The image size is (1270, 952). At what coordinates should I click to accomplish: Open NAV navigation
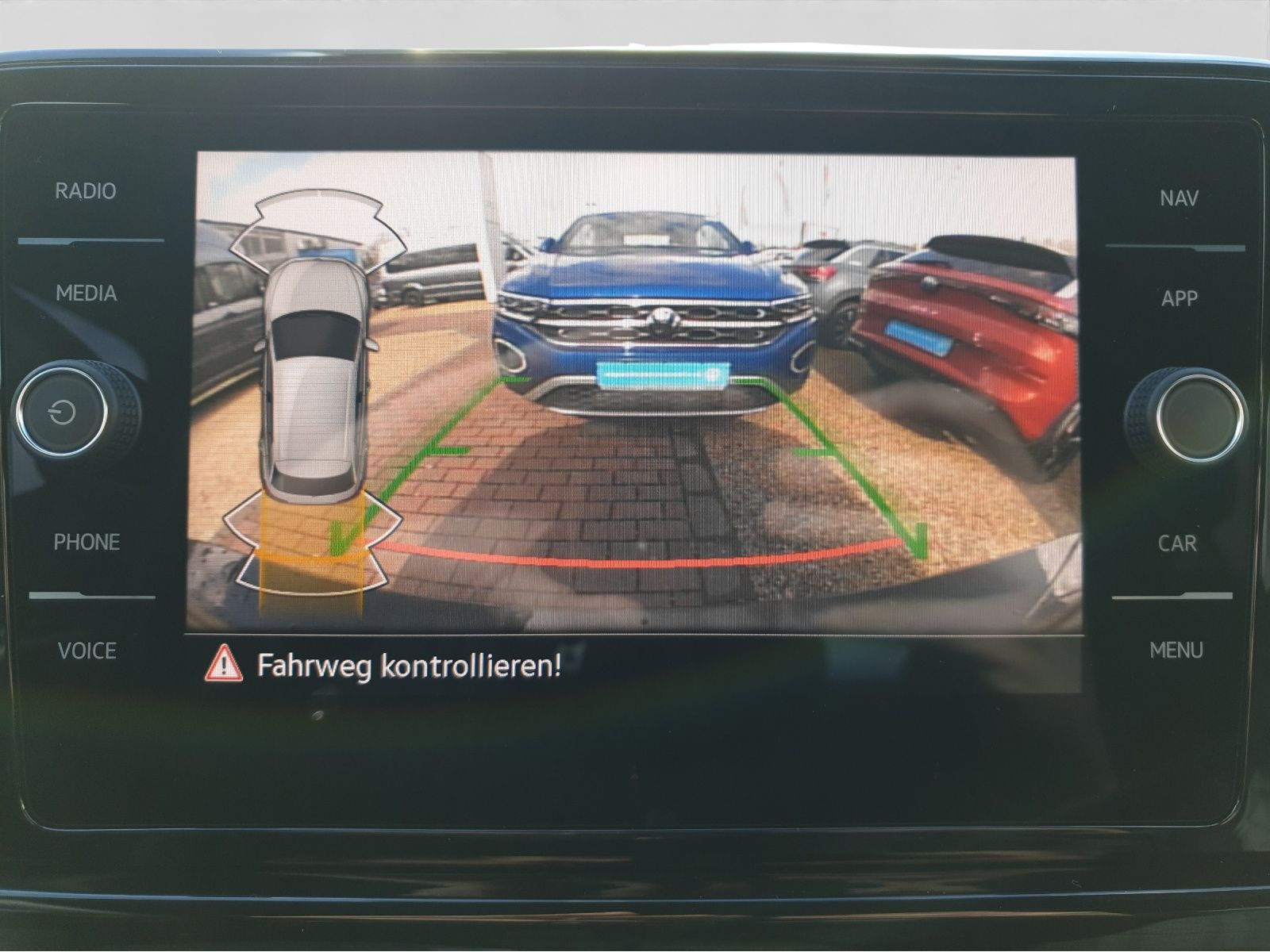pyautogui.click(x=1179, y=198)
